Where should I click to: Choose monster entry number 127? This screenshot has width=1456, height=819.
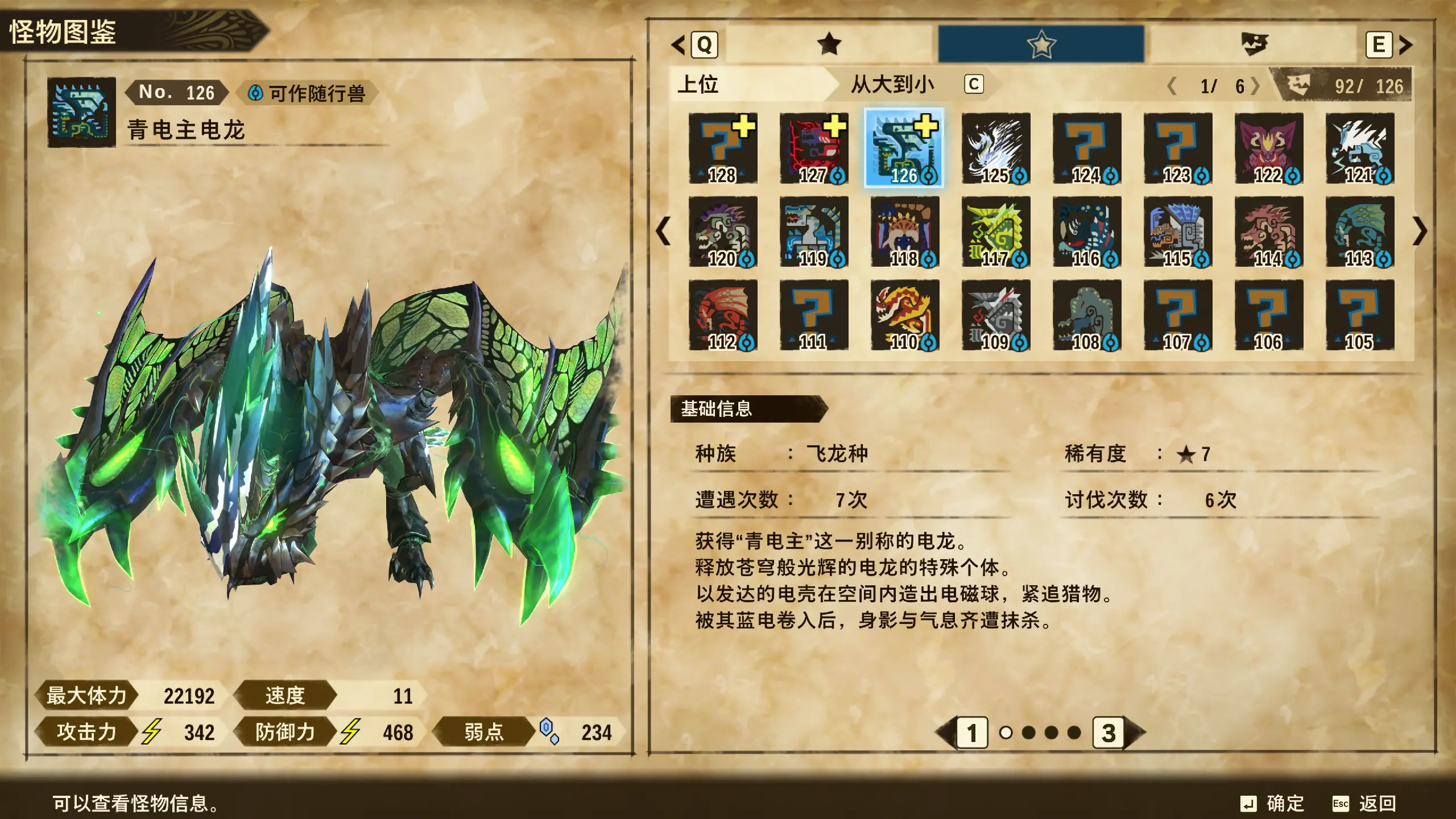coord(814,148)
